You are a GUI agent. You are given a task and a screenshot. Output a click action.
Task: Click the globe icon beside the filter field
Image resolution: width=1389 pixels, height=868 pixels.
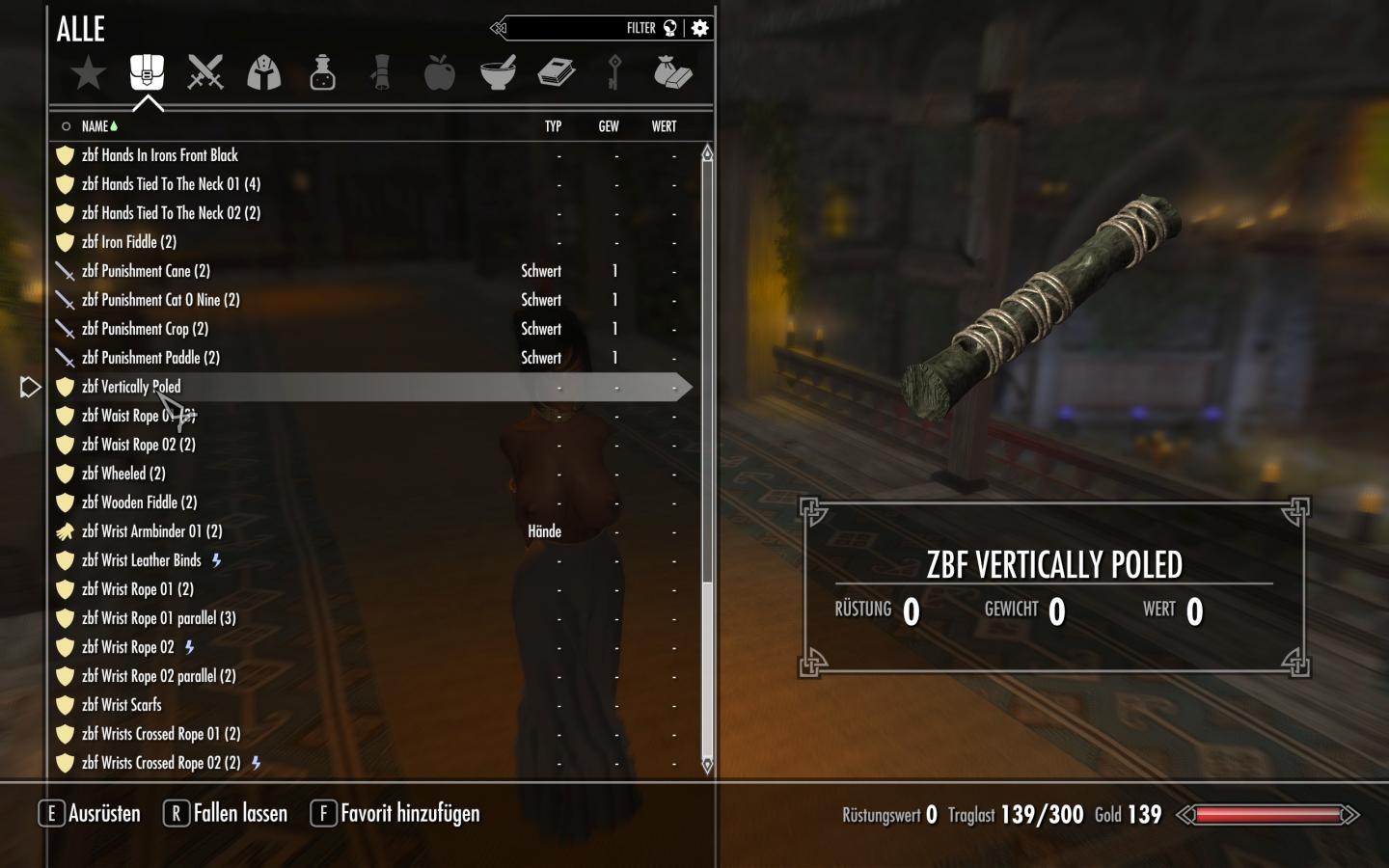[669, 28]
